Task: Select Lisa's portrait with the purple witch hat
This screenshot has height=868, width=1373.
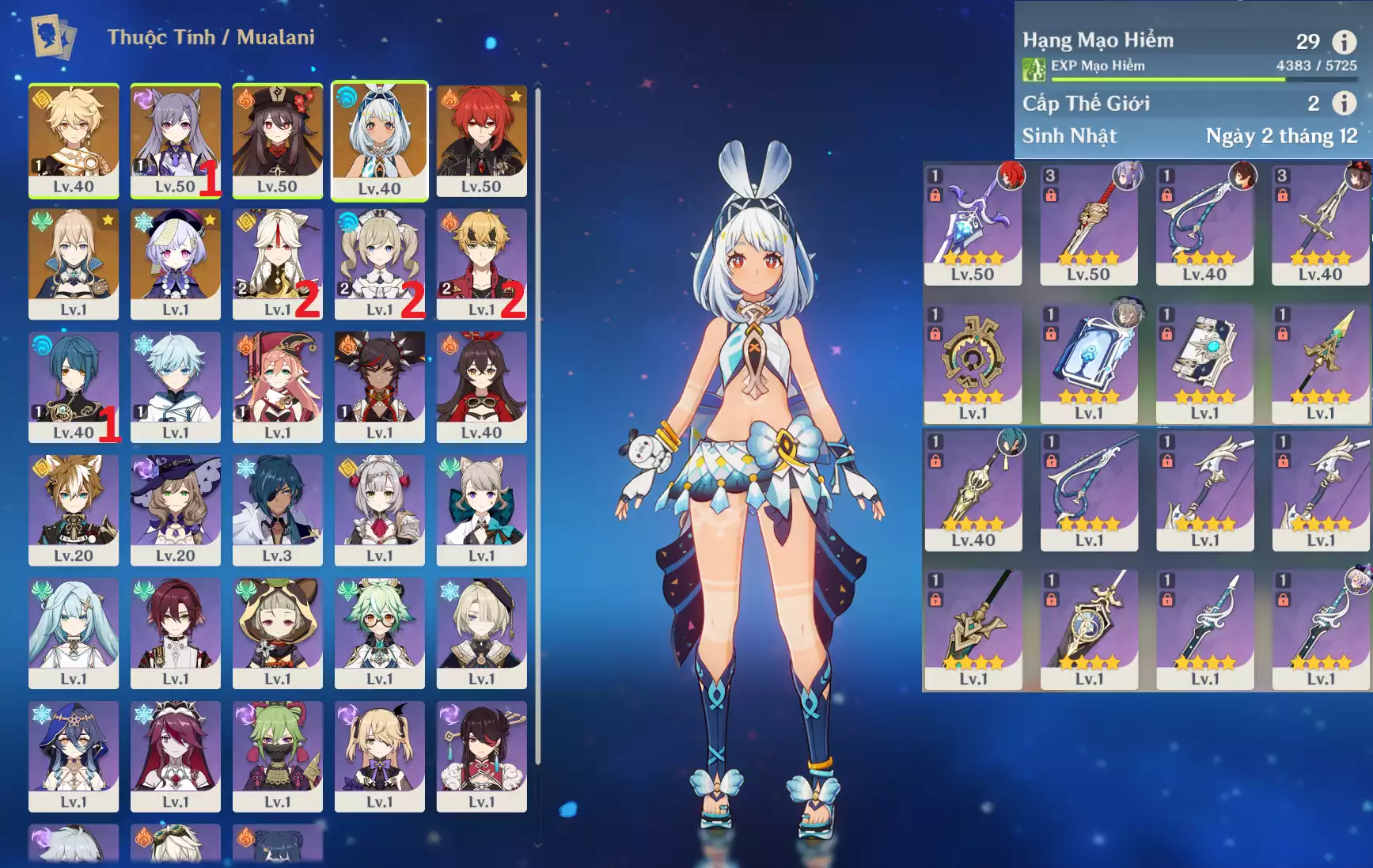Action: (x=175, y=510)
